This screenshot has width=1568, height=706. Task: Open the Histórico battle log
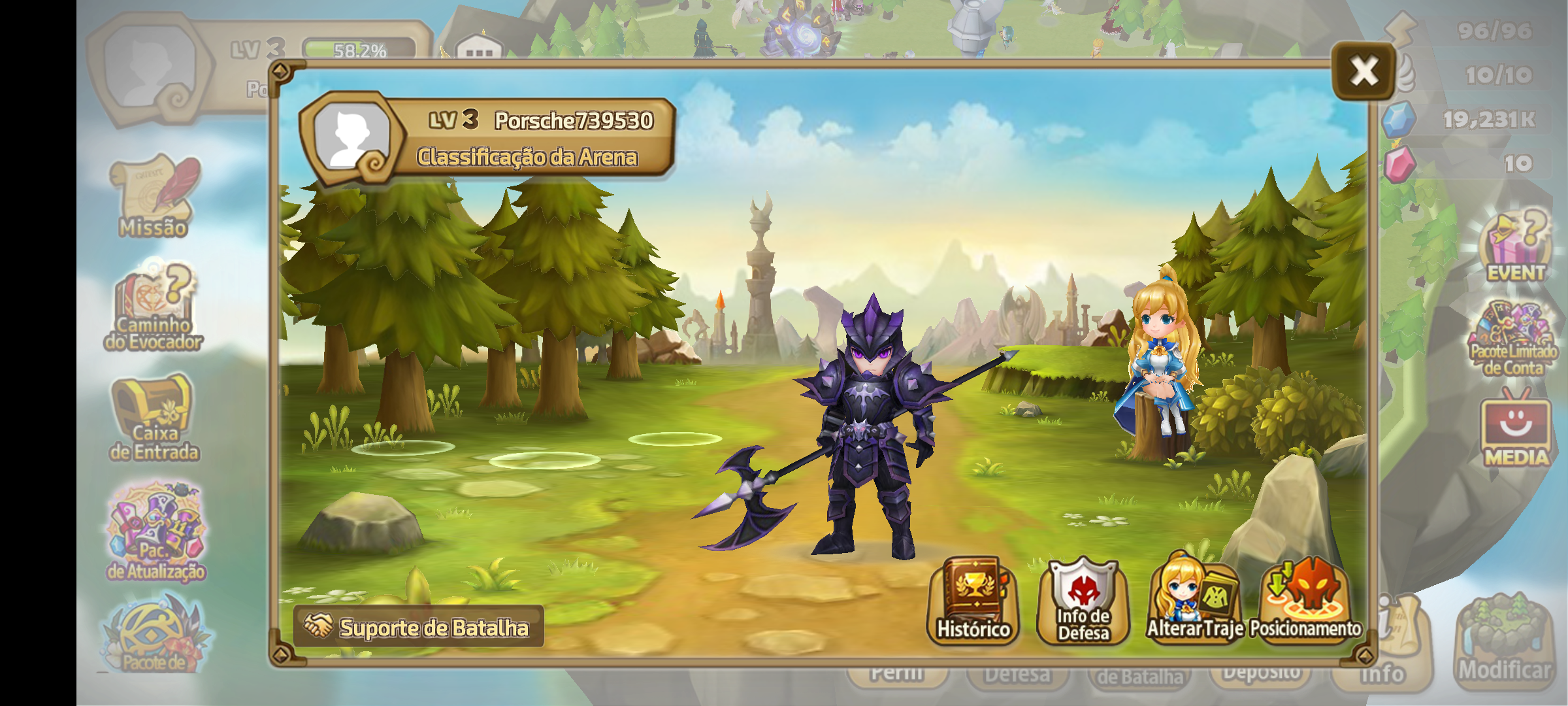tap(973, 601)
